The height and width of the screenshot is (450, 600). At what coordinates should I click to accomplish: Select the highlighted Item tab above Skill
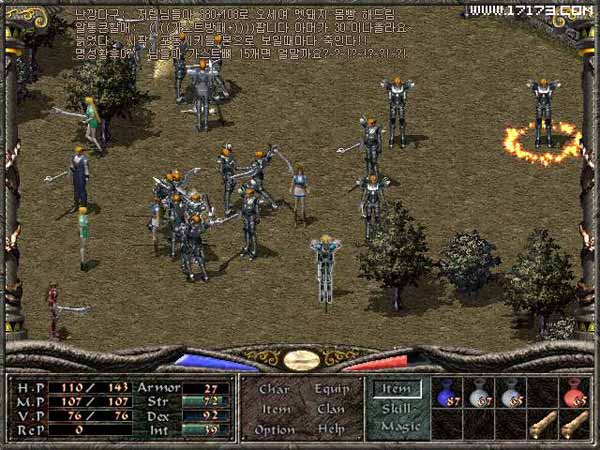[x=399, y=389]
